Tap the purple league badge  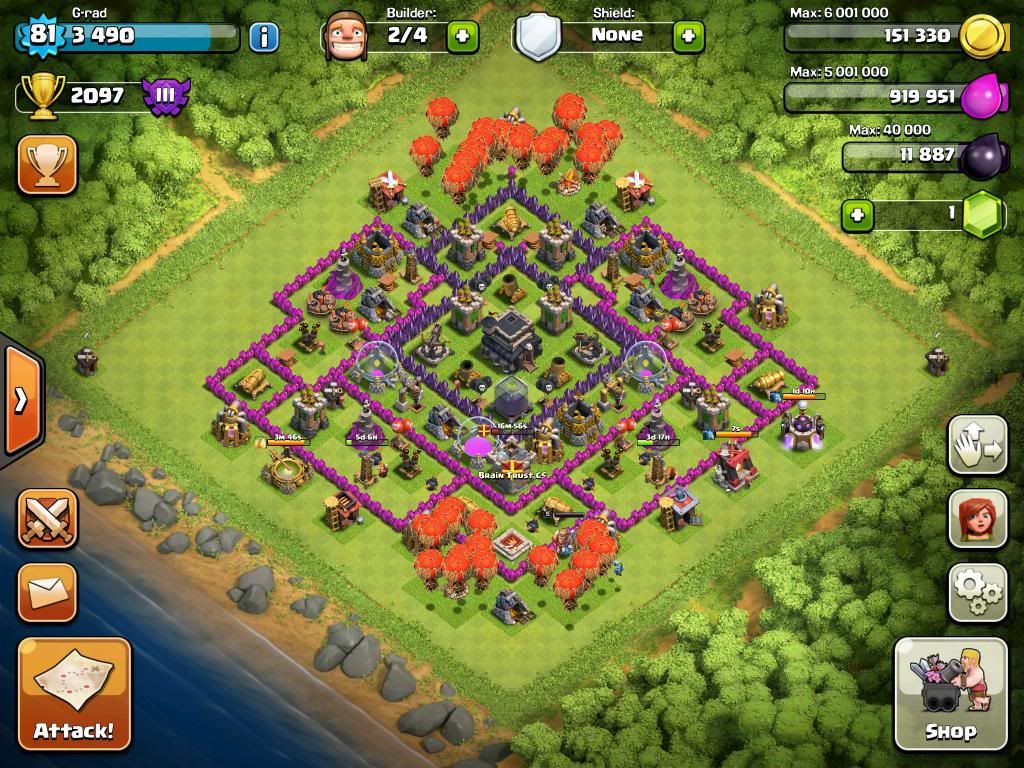point(165,96)
